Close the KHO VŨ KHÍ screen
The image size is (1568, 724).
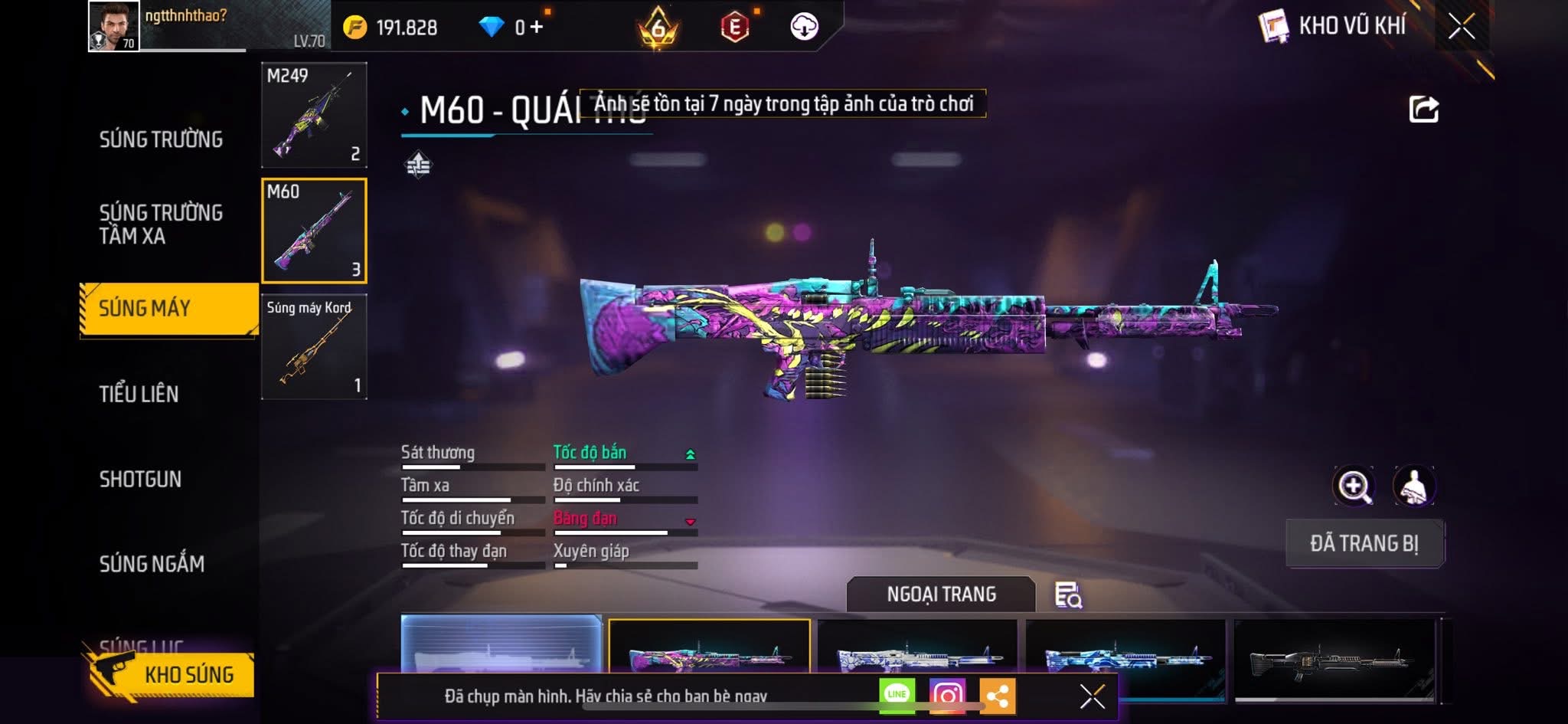tap(1461, 27)
